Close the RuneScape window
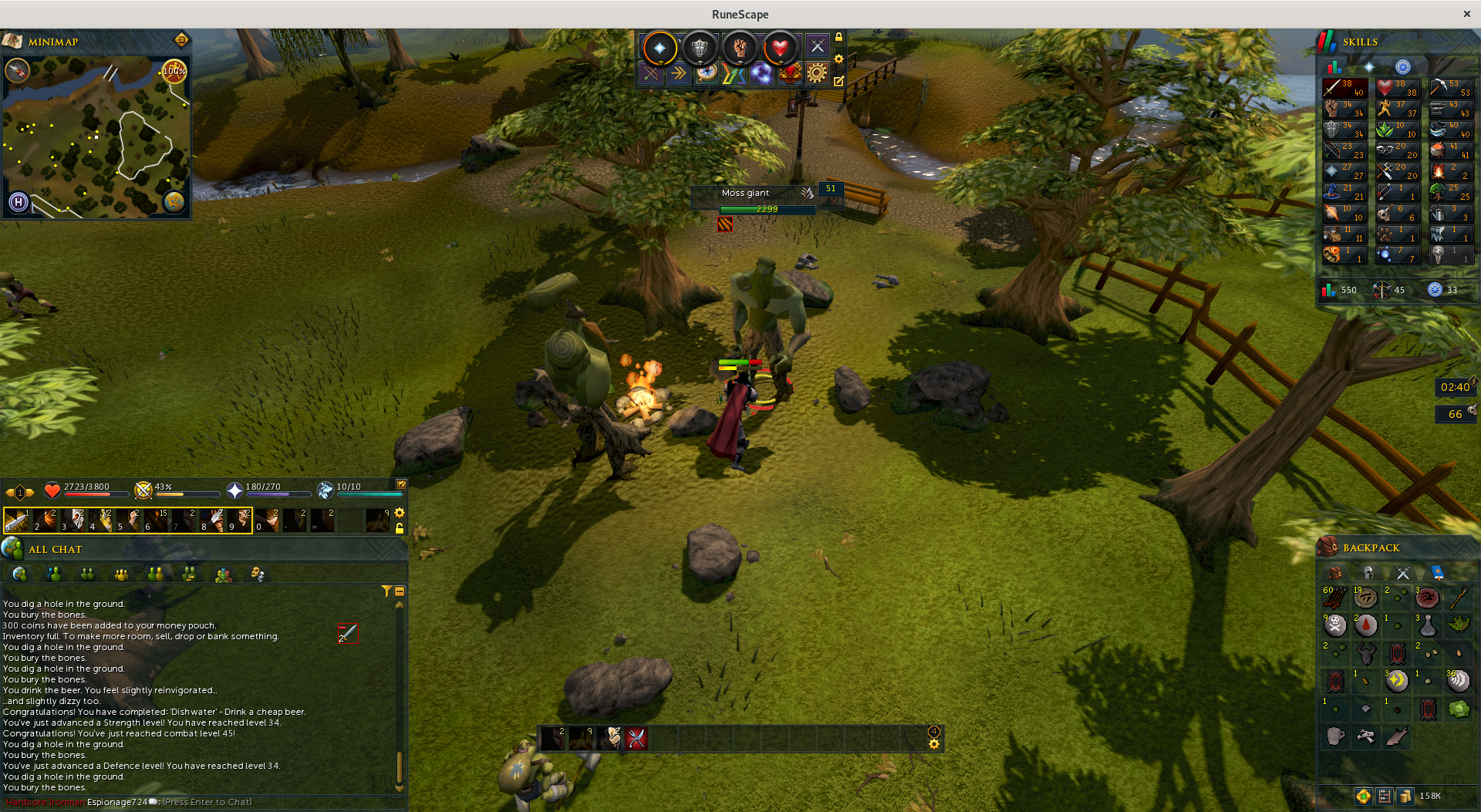This screenshot has width=1481, height=812. click(x=1466, y=14)
